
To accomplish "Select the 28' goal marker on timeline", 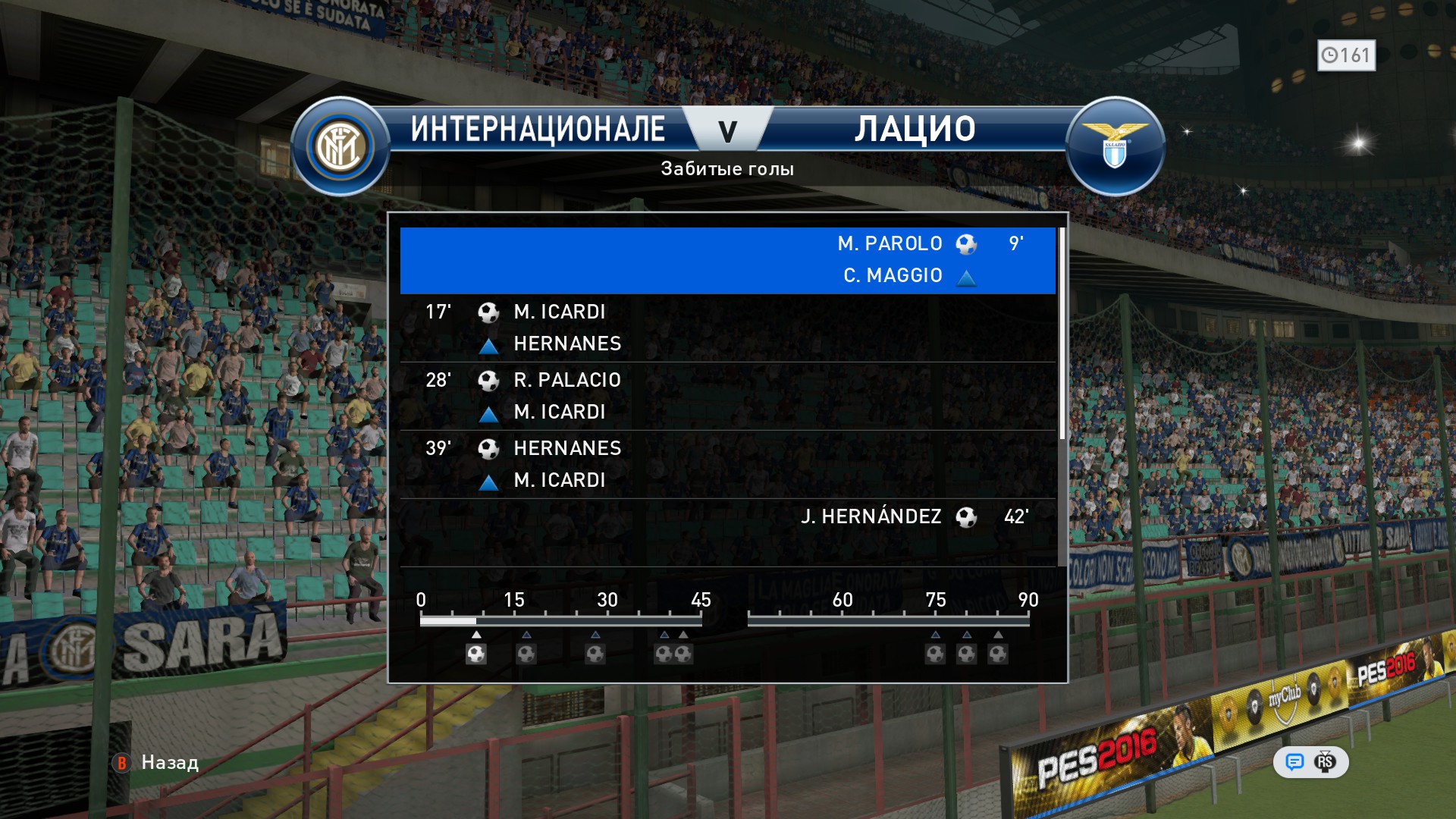I will click(x=595, y=654).
